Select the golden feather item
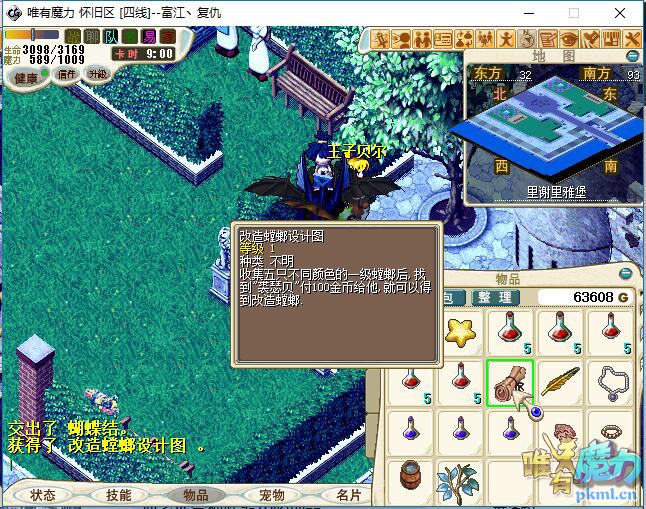 [x=562, y=382]
